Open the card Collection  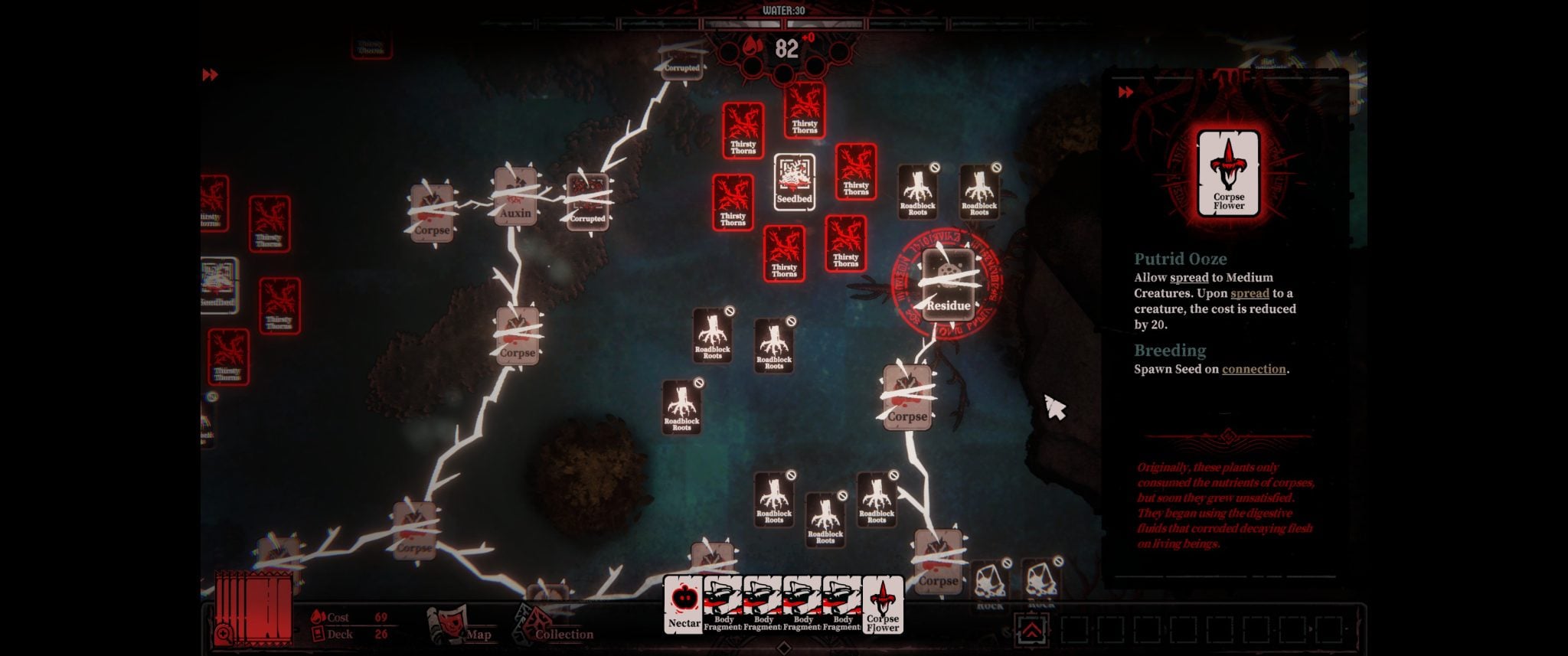click(554, 626)
